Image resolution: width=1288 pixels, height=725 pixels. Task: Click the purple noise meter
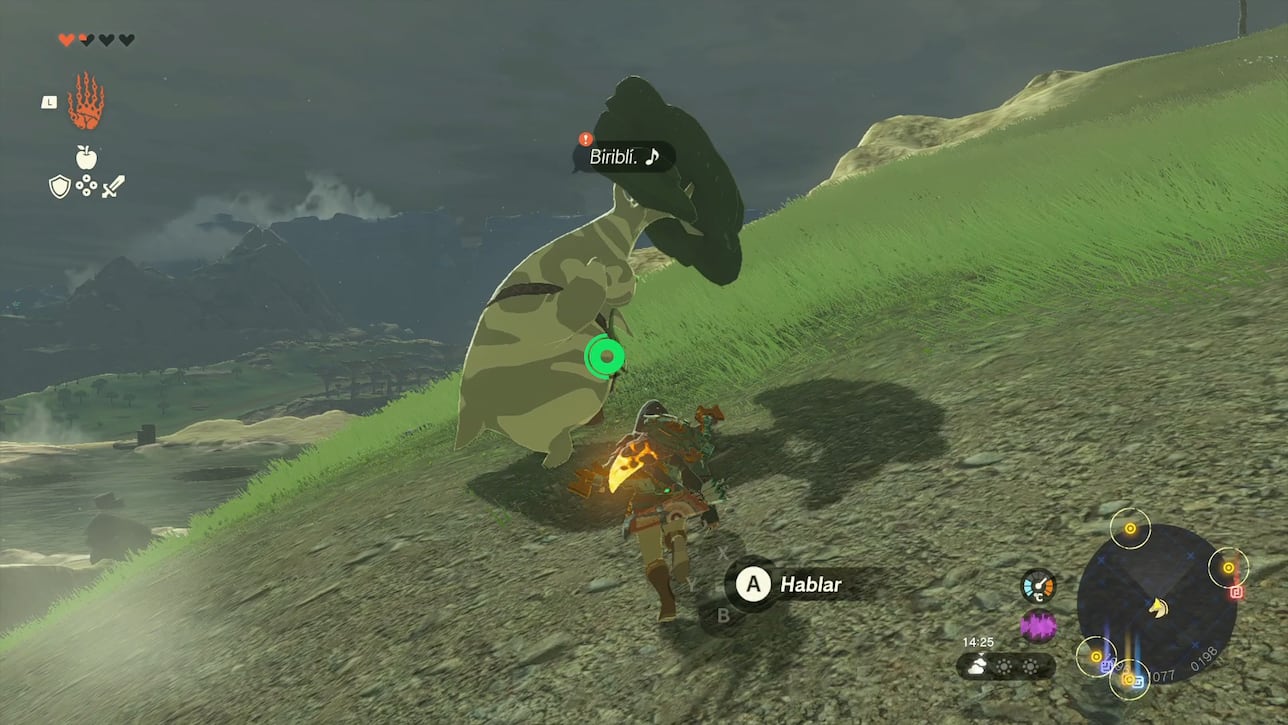1038,624
